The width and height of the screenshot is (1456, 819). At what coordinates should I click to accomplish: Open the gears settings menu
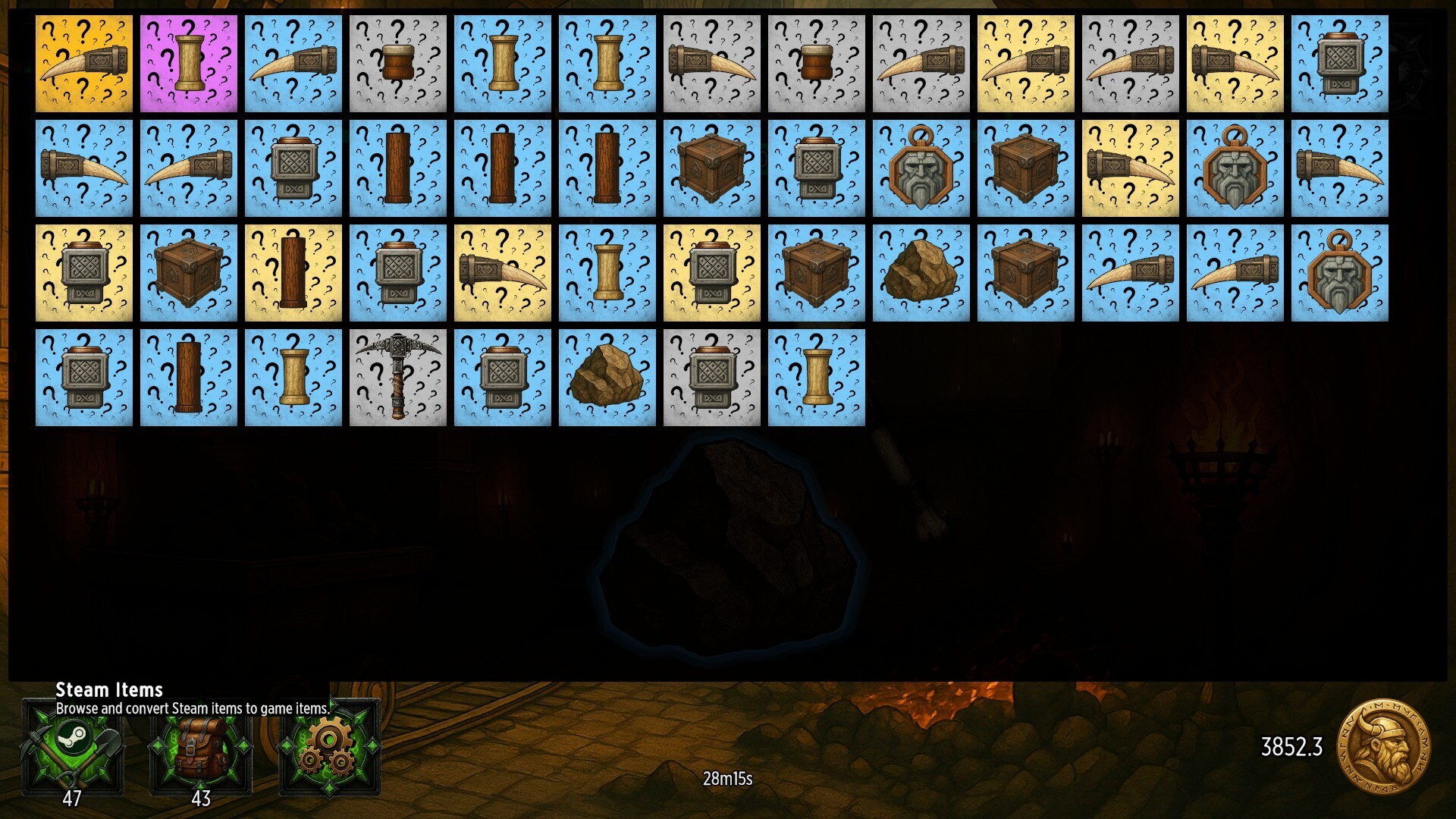(x=329, y=747)
